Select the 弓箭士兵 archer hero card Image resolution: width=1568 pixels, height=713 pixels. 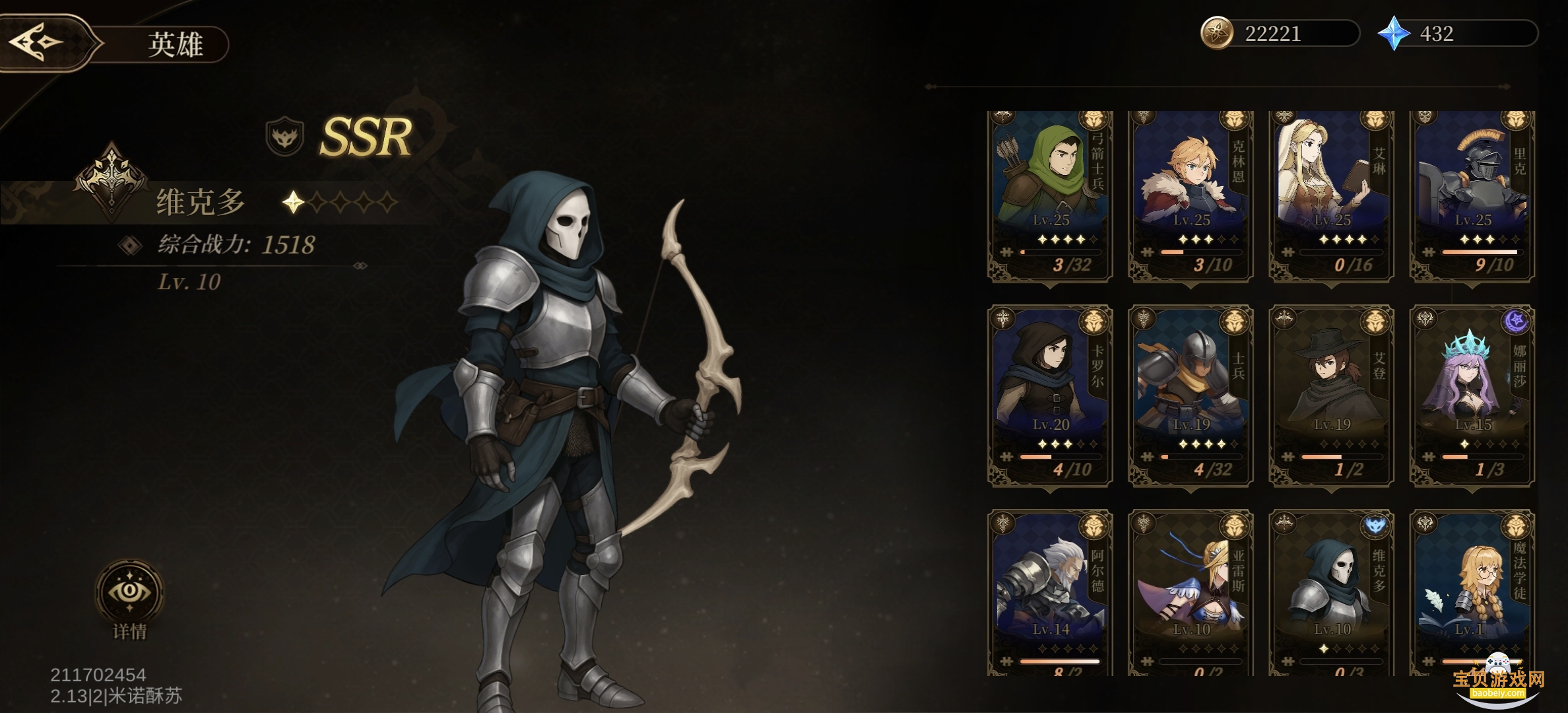click(x=1050, y=195)
